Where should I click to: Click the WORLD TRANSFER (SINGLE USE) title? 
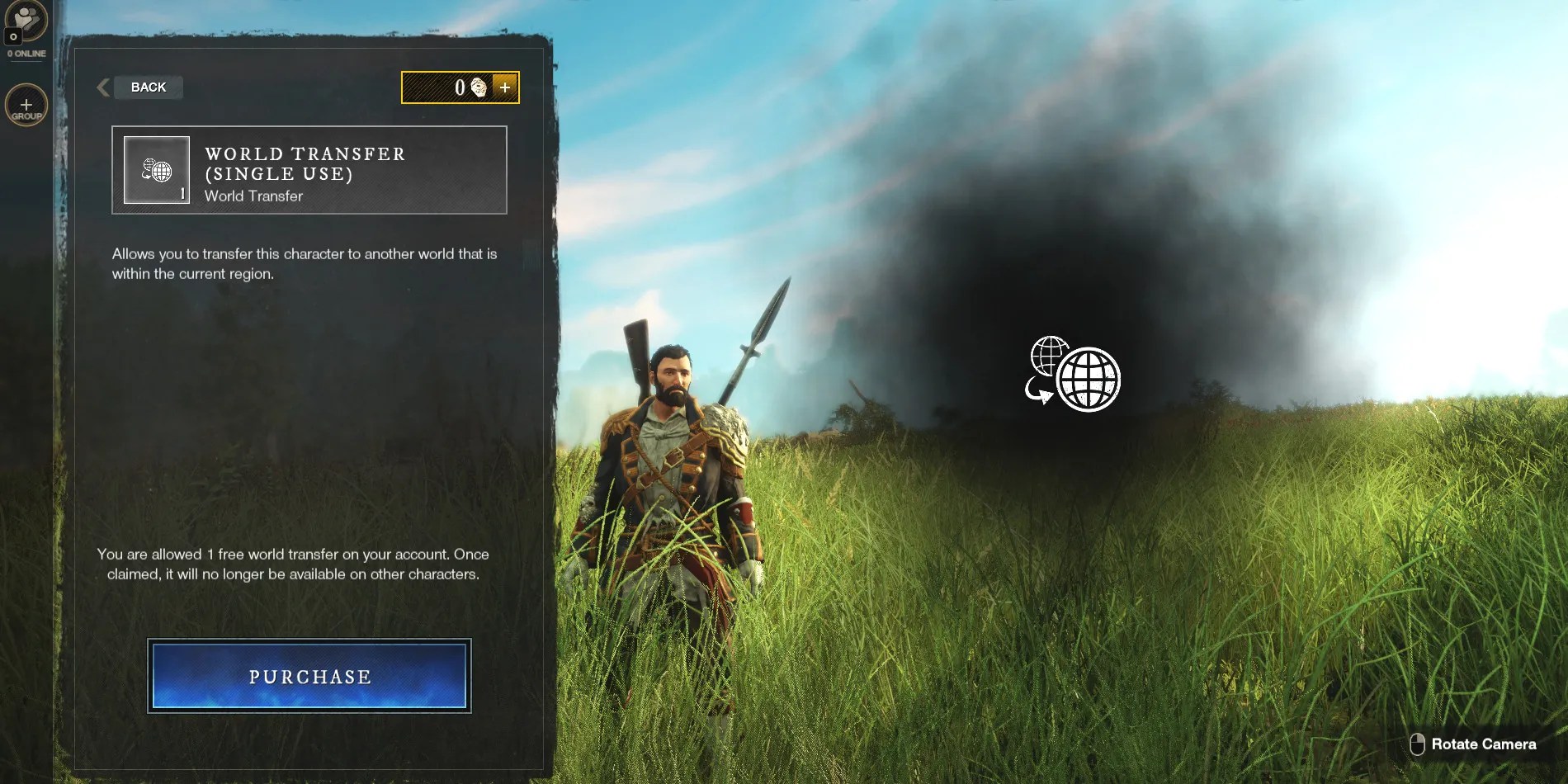tap(304, 163)
